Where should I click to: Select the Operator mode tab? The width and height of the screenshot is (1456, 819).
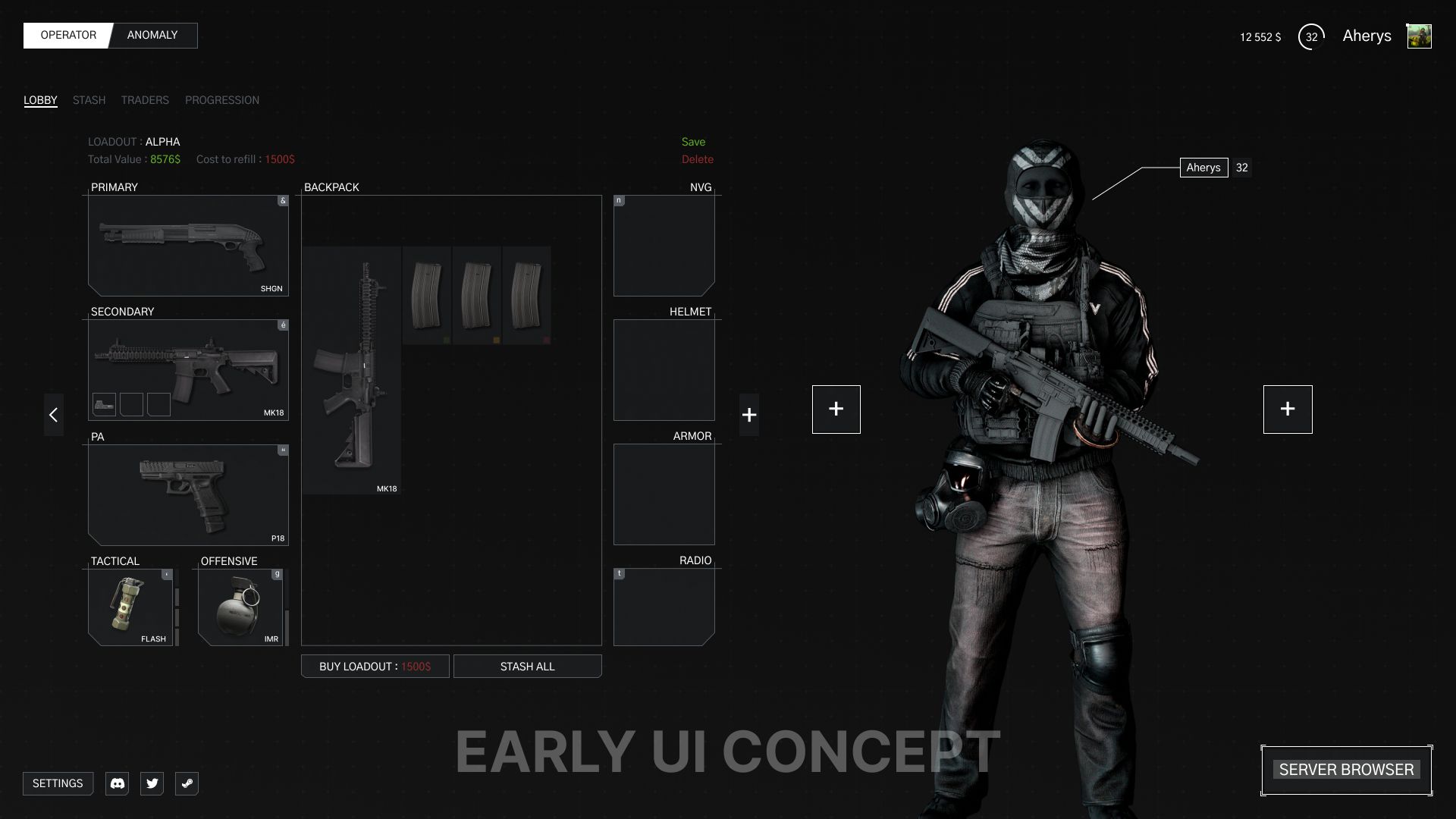(68, 36)
